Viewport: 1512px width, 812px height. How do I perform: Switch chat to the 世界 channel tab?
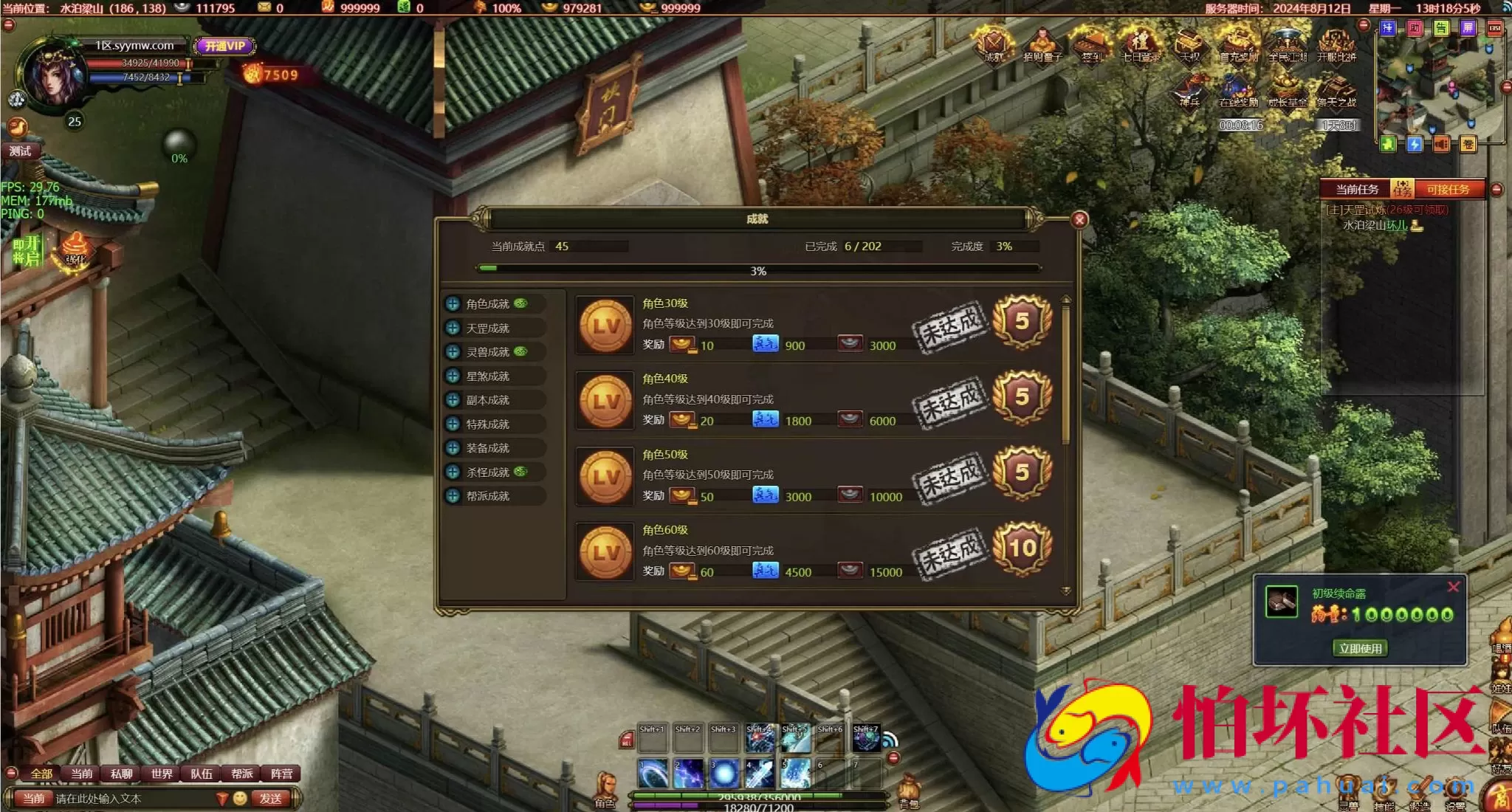[x=161, y=774]
